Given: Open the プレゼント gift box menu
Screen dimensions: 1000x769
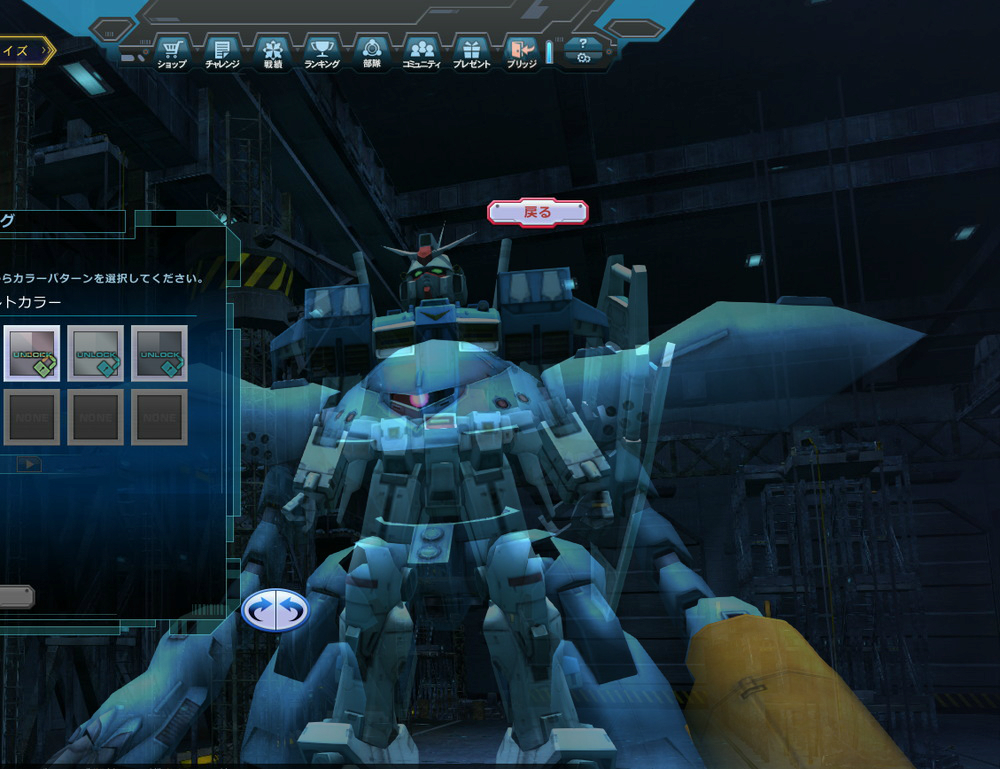Looking at the screenshot, I should click(x=472, y=52).
